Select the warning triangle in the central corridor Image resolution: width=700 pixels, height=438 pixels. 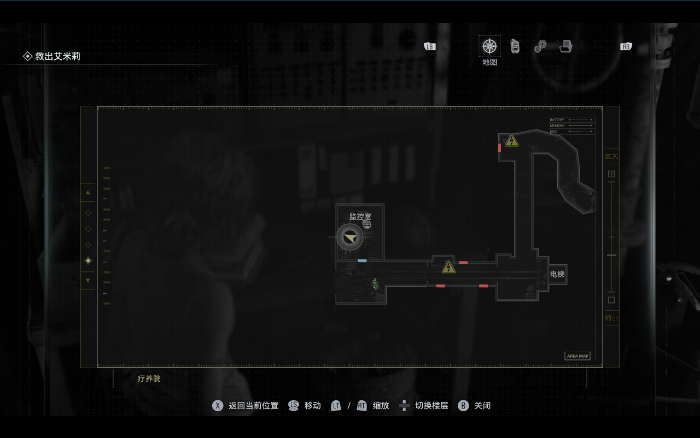pos(448,267)
